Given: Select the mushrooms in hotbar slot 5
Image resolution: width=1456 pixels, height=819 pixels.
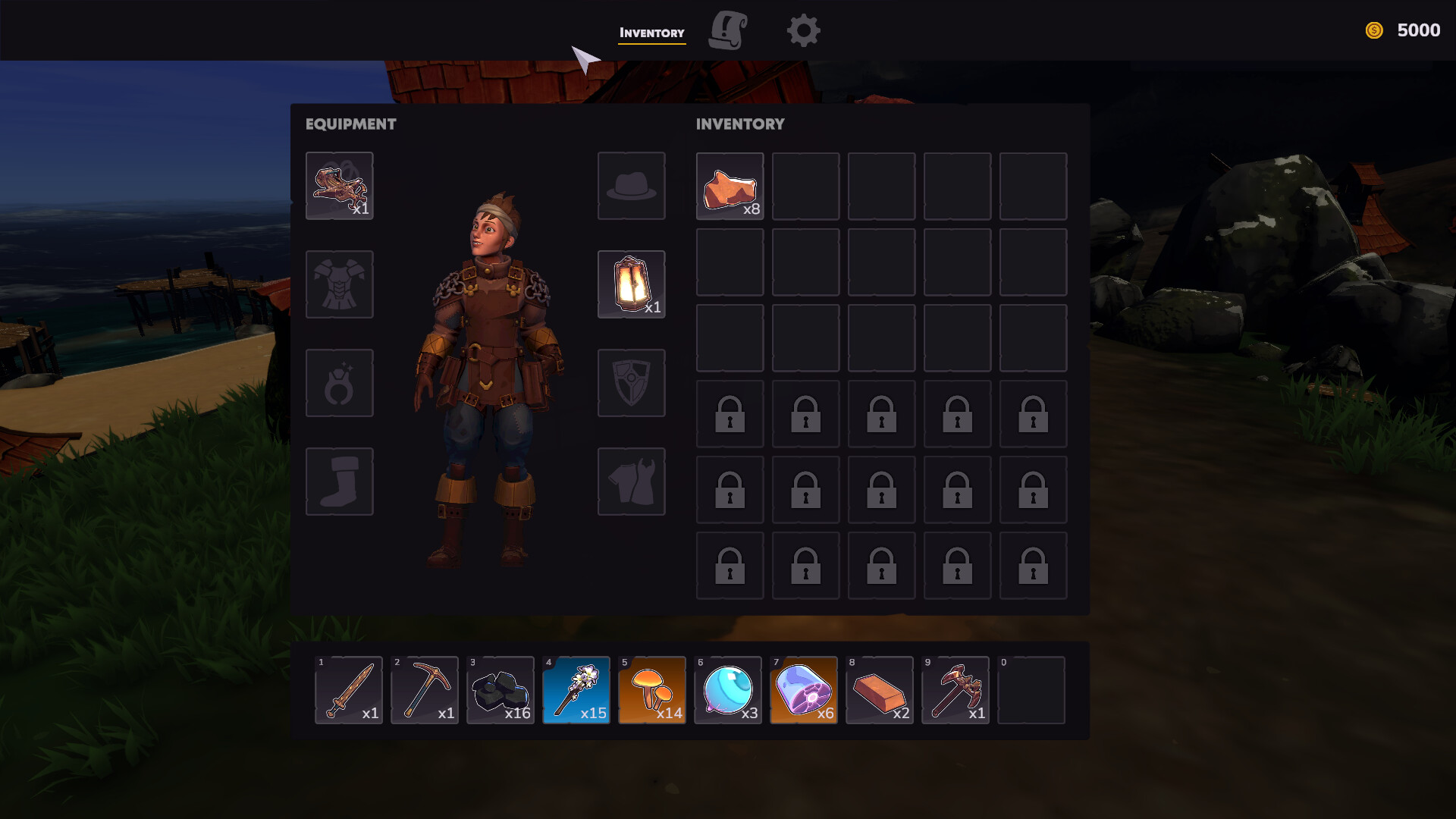Looking at the screenshot, I should (651, 690).
